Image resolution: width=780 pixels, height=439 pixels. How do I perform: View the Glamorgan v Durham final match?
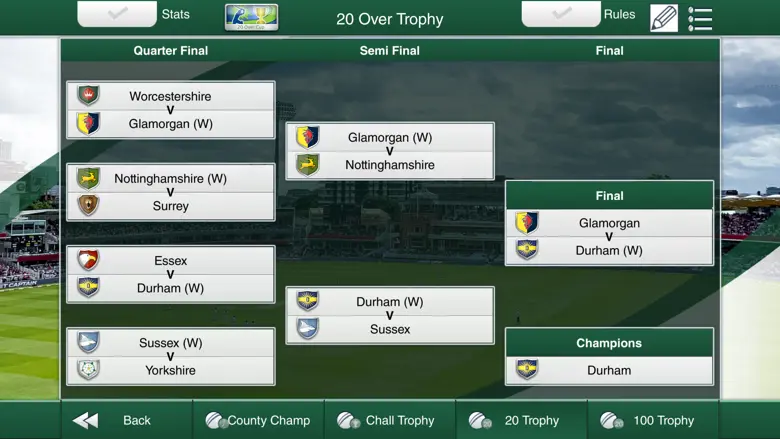(609, 237)
